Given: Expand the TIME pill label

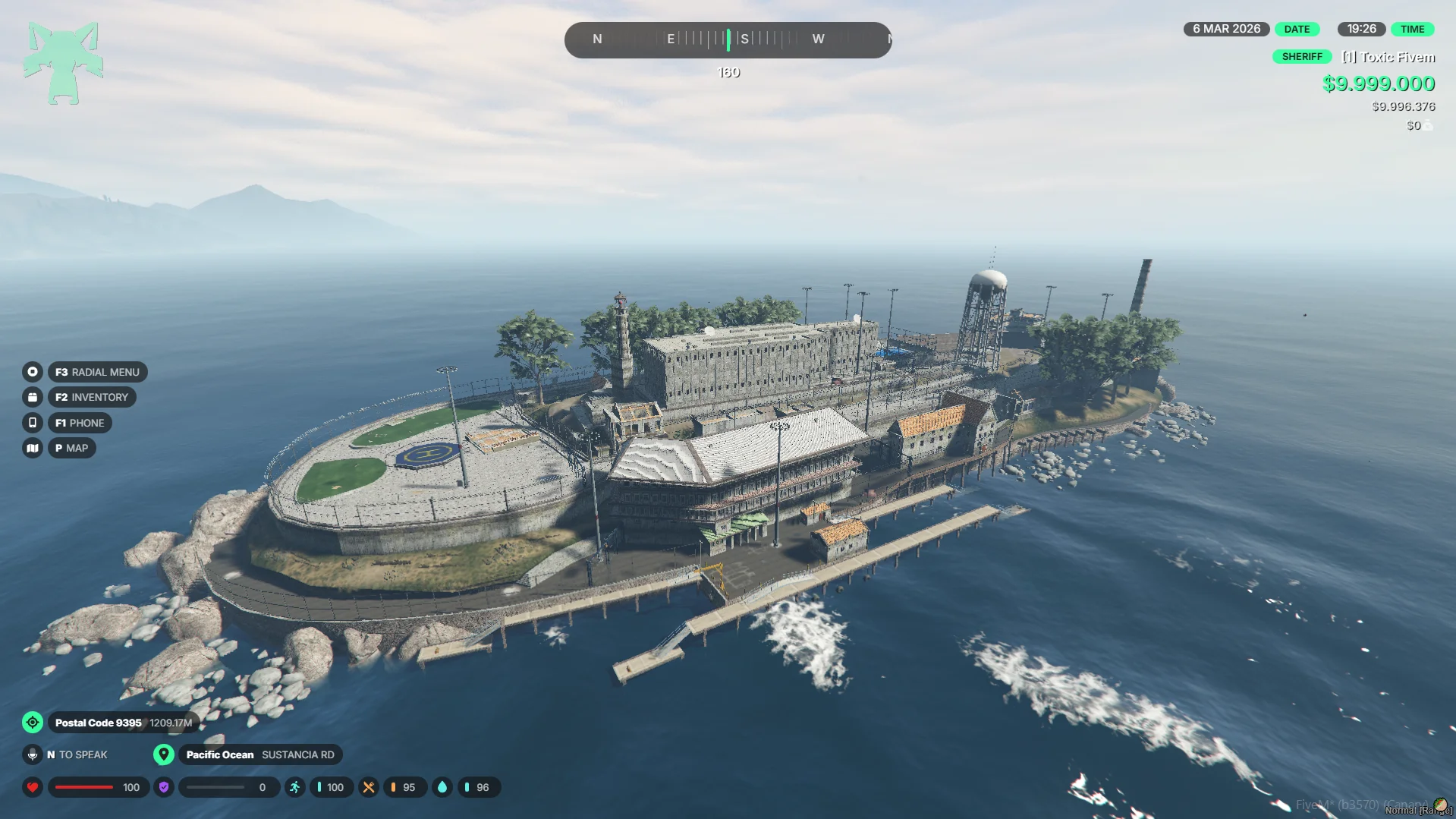Looking at the screenshot, I should coord(1413,29).
